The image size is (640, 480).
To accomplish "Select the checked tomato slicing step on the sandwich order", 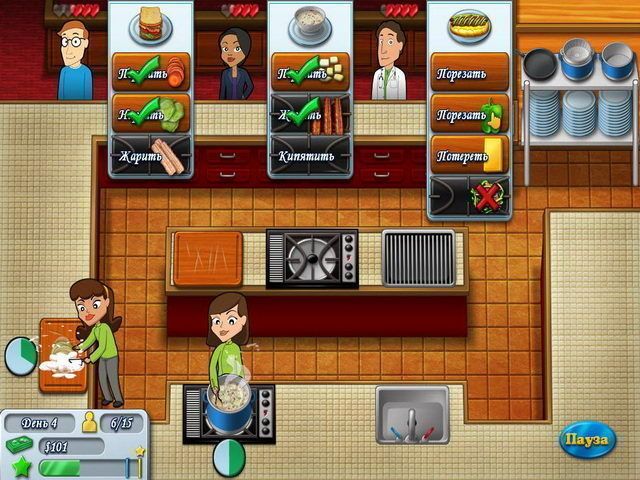I will [151, 72].
